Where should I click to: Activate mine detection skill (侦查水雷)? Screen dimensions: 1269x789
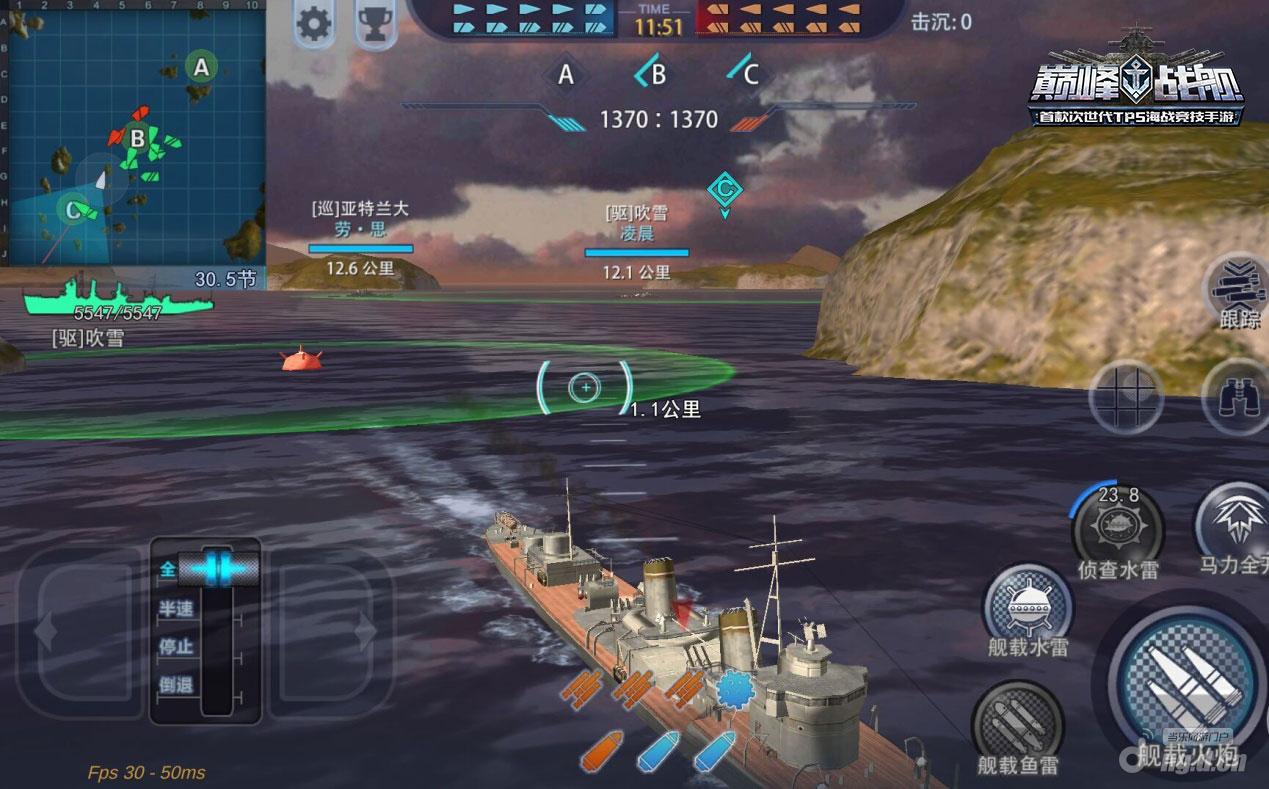[x=1117, y=526]
